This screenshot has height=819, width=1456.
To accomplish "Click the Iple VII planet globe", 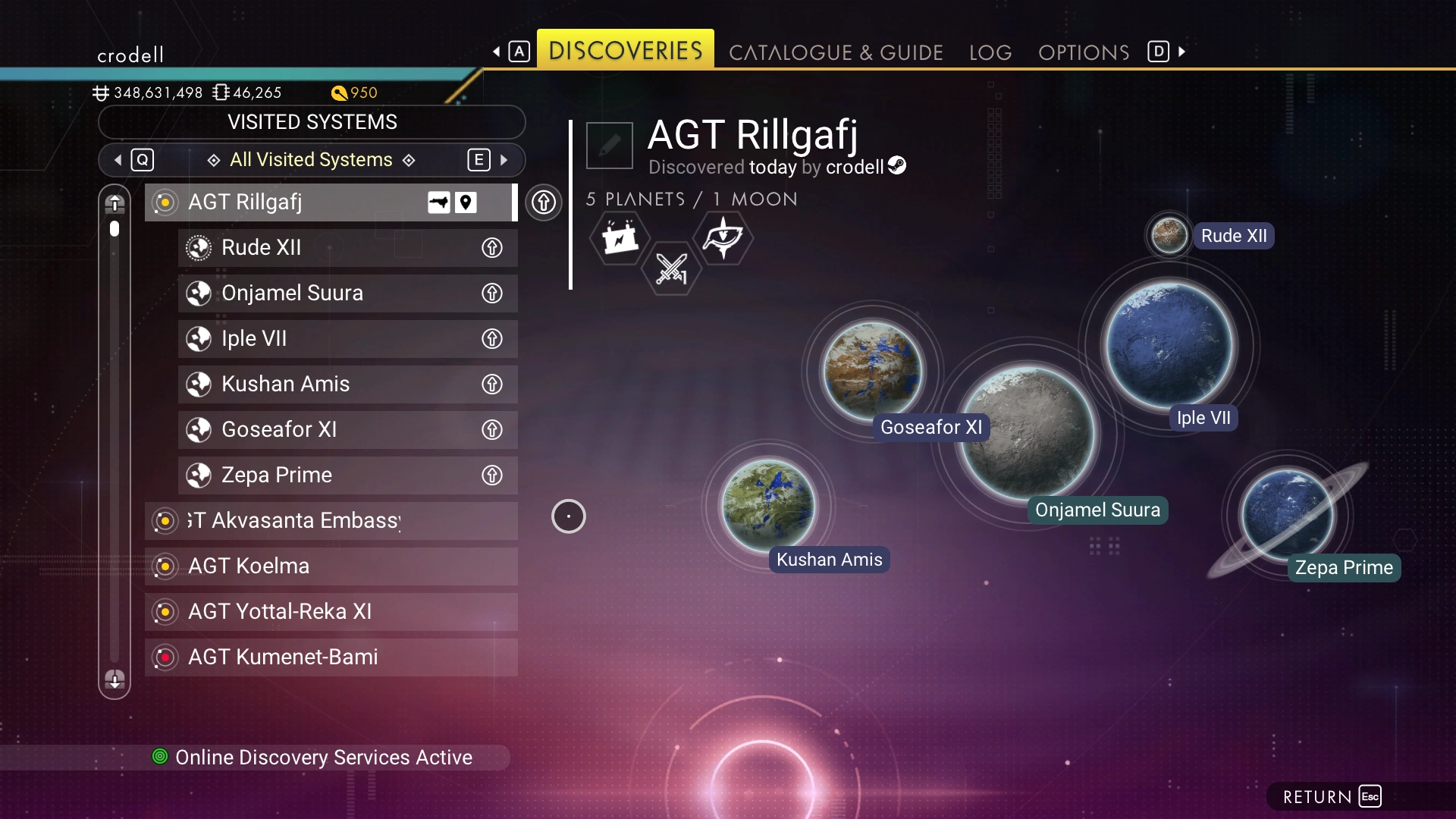I will coord(1169,345).
